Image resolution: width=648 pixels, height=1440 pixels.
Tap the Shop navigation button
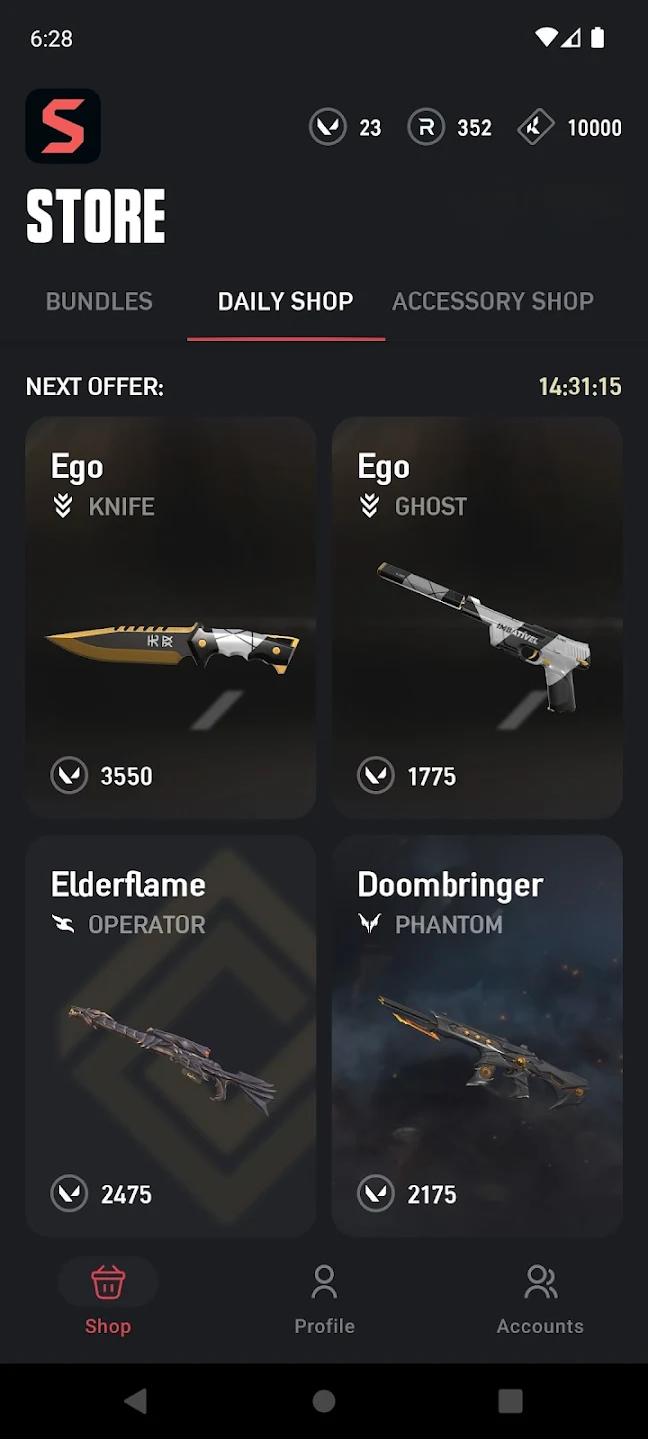[108, 1299]
